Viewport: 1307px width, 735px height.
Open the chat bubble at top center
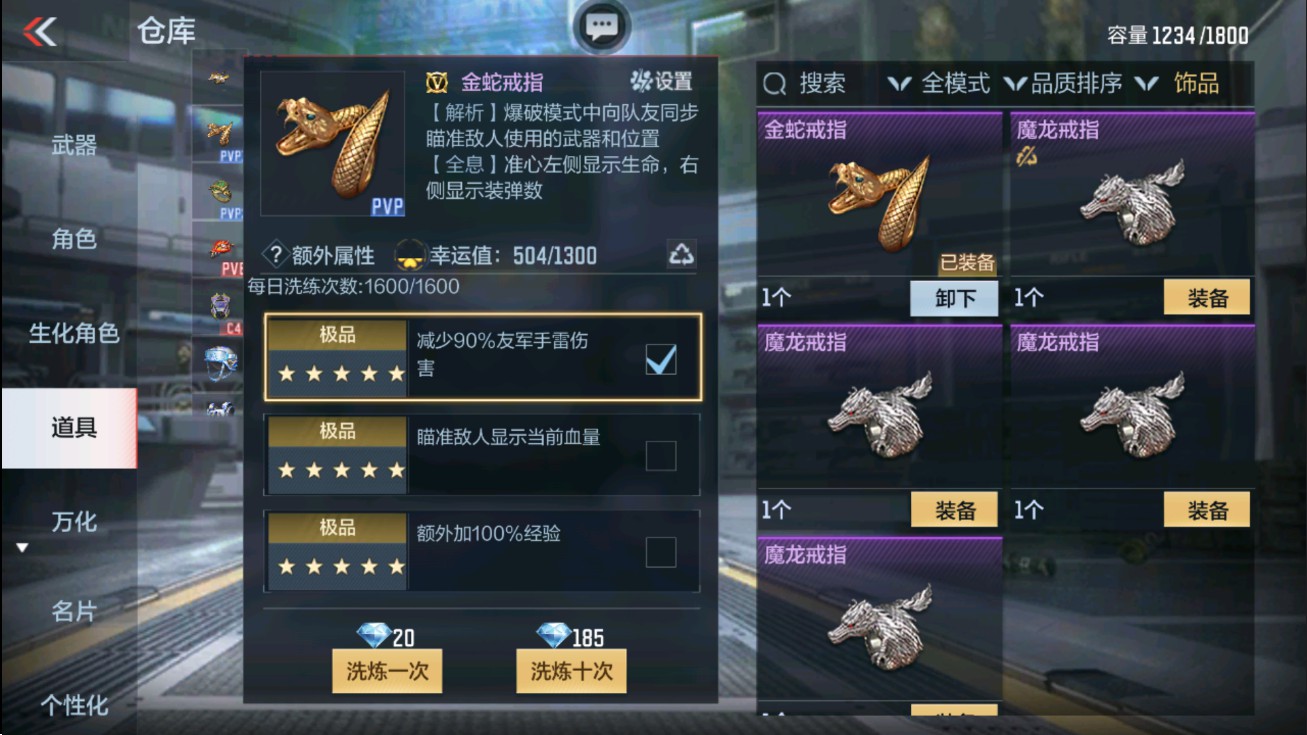coord(601,27)
